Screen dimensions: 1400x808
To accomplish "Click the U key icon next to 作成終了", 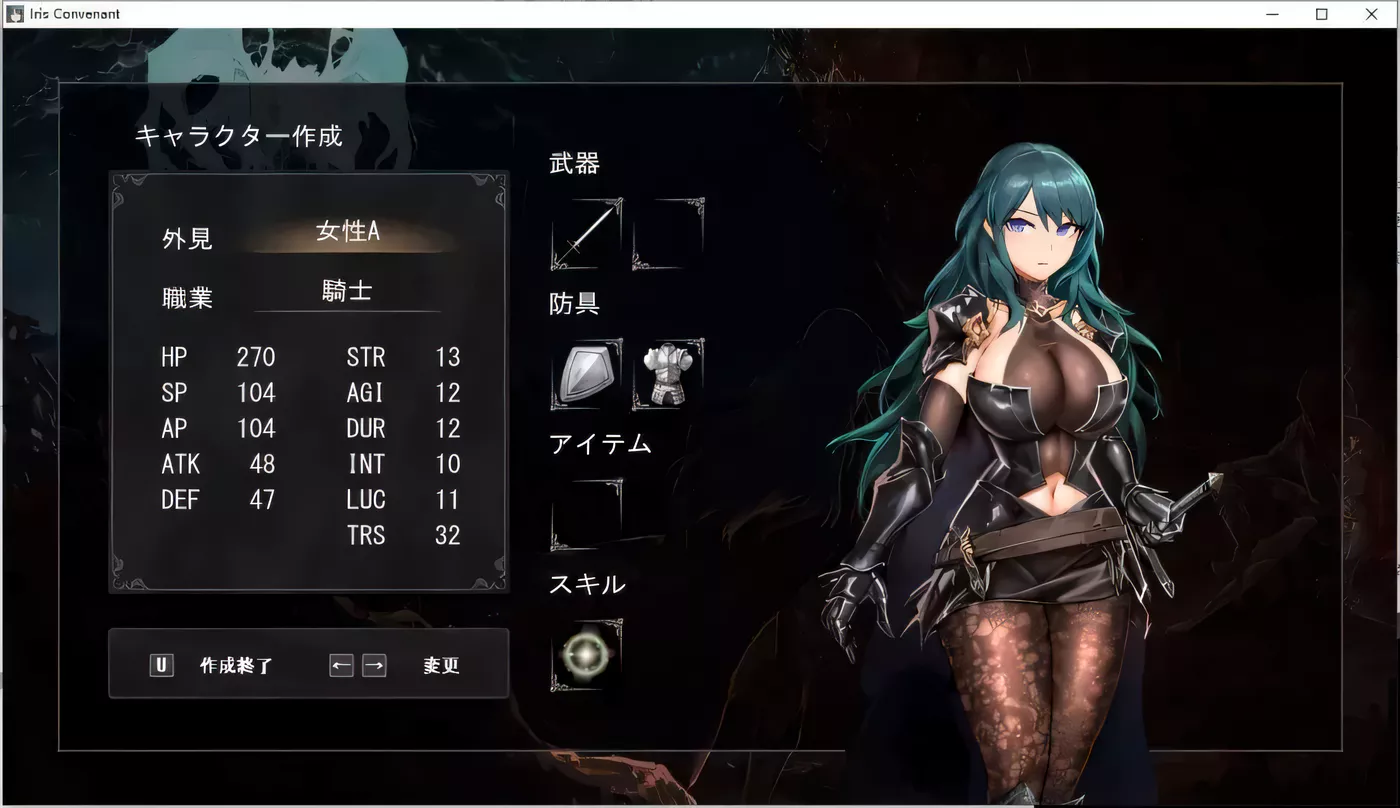I will click(x=161, y=664).
